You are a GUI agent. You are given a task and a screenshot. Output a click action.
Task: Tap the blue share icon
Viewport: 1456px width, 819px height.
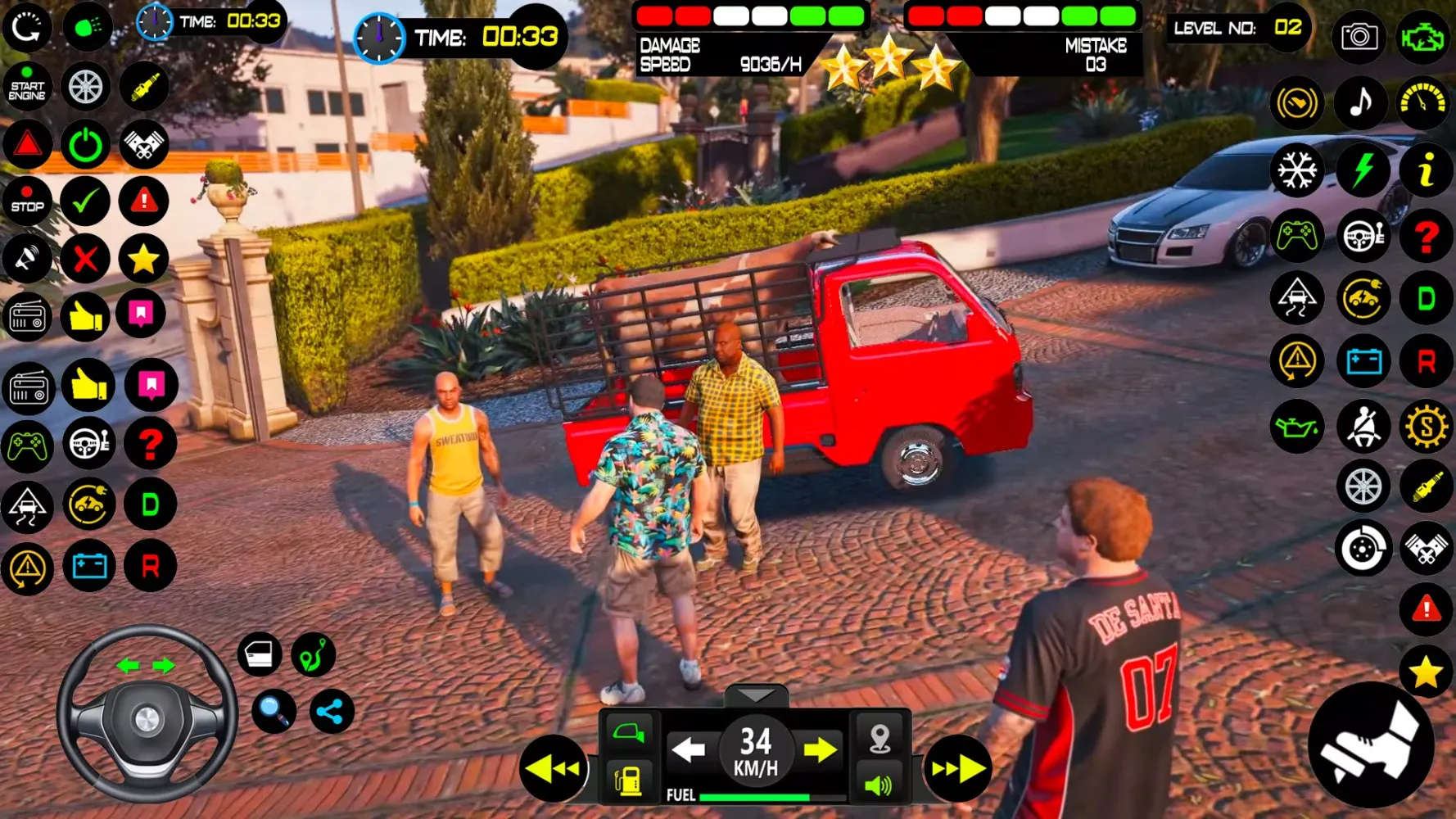point(332,712)
